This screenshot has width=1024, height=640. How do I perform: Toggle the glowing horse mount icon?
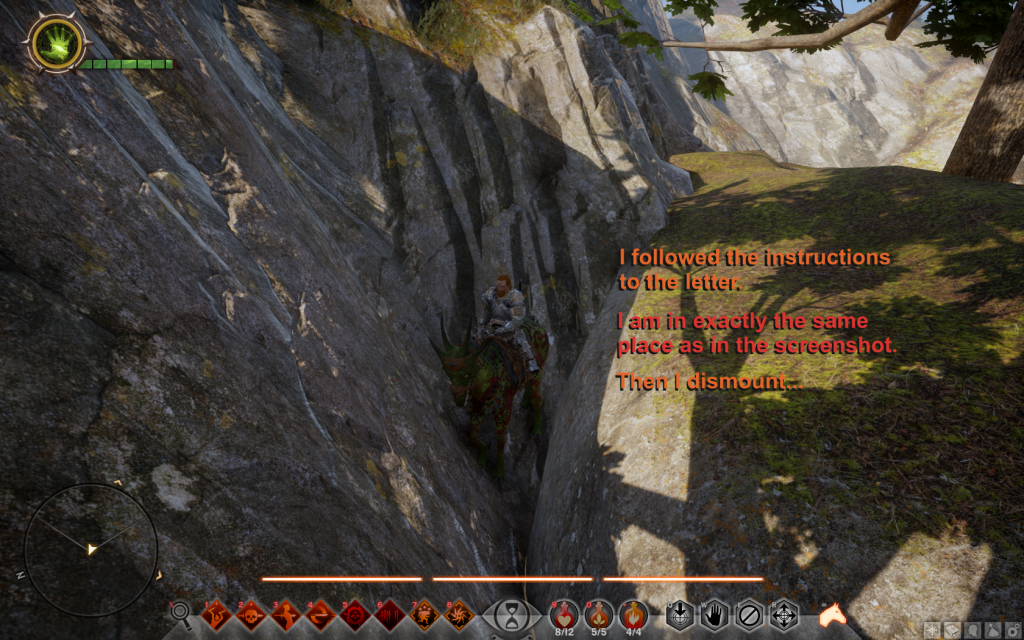[831, 615]
